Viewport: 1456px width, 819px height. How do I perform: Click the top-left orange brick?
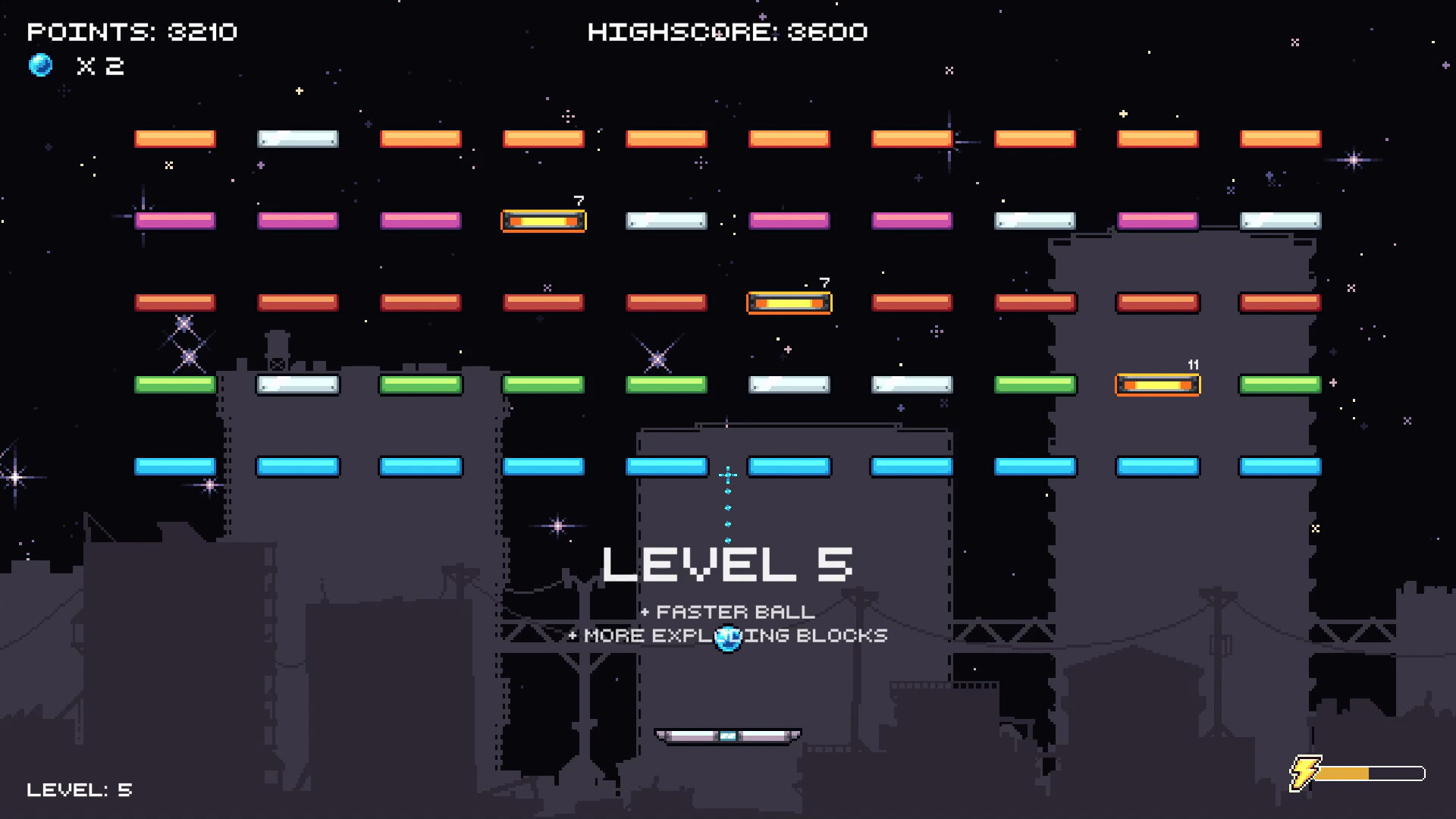174,138
